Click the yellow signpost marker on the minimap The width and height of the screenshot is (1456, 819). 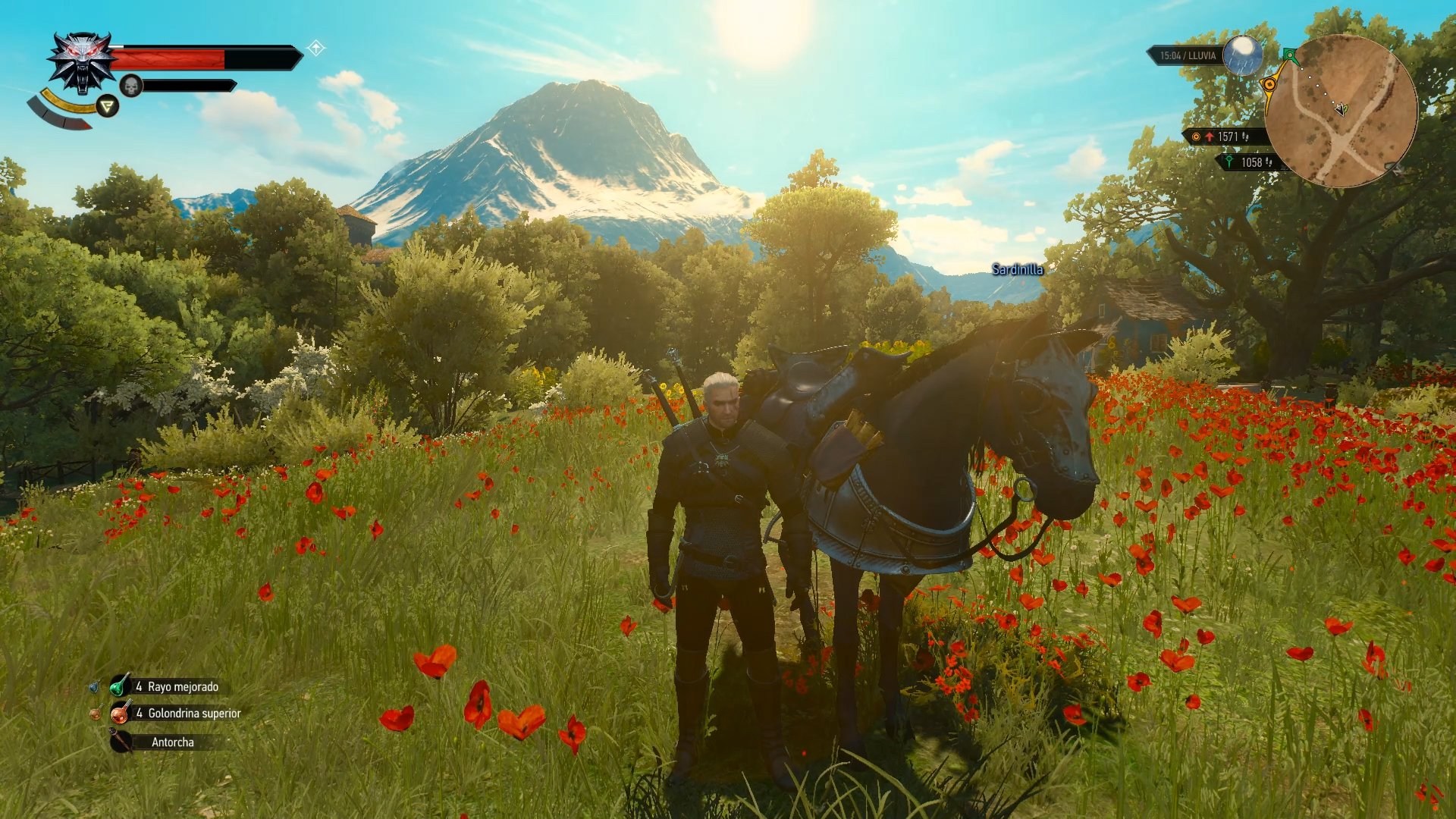1270,84
